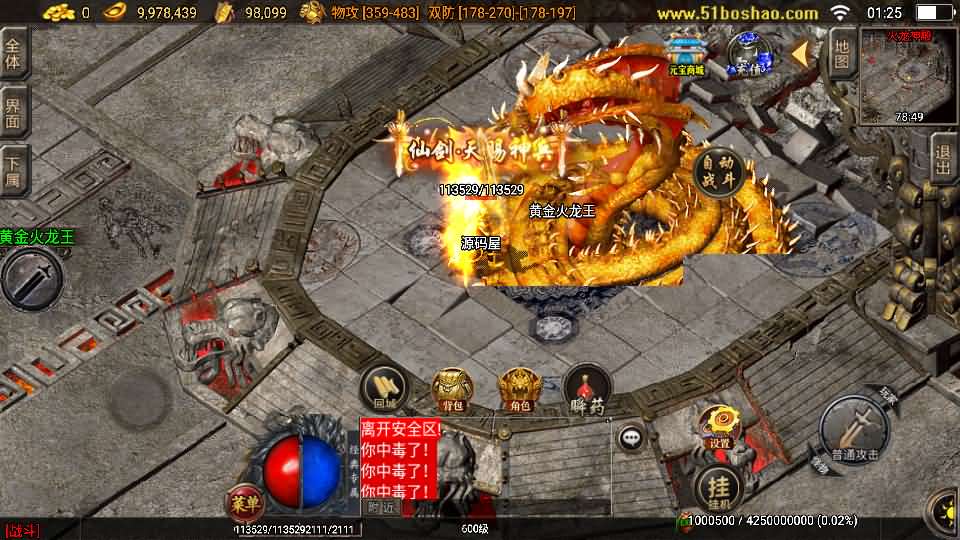Switch chat to the 附近 nearby channel

point(380,507)
